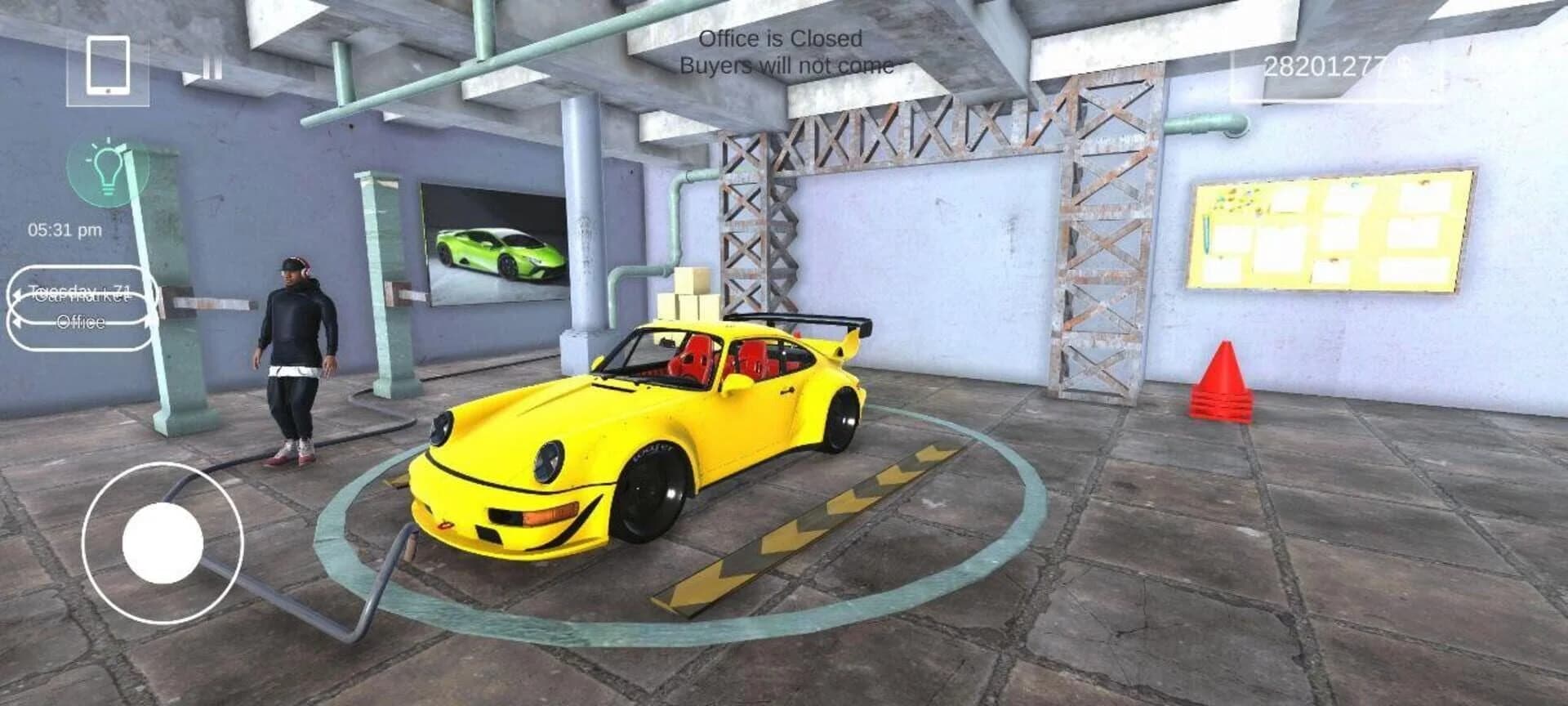
Task: Talk to the character in the black hoodie
Action: 294,360
